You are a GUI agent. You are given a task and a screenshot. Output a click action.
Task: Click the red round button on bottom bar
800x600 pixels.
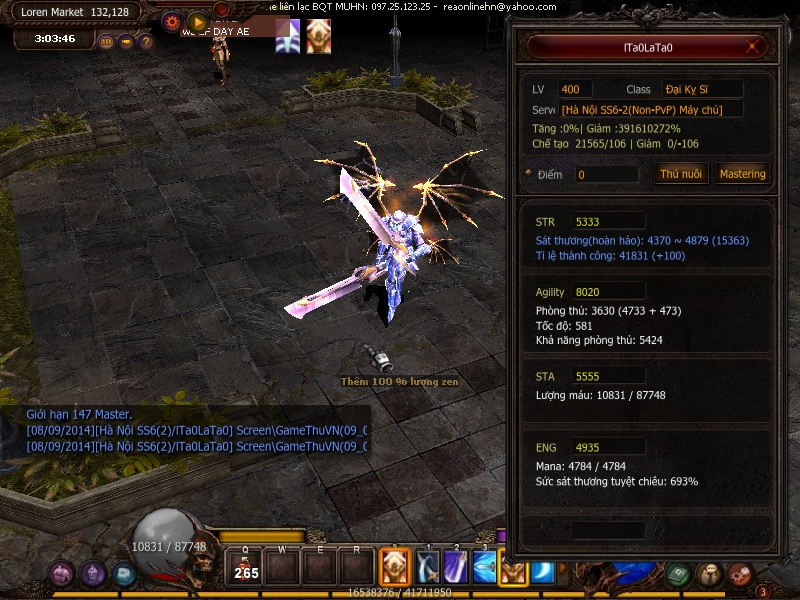pos(740,574)
